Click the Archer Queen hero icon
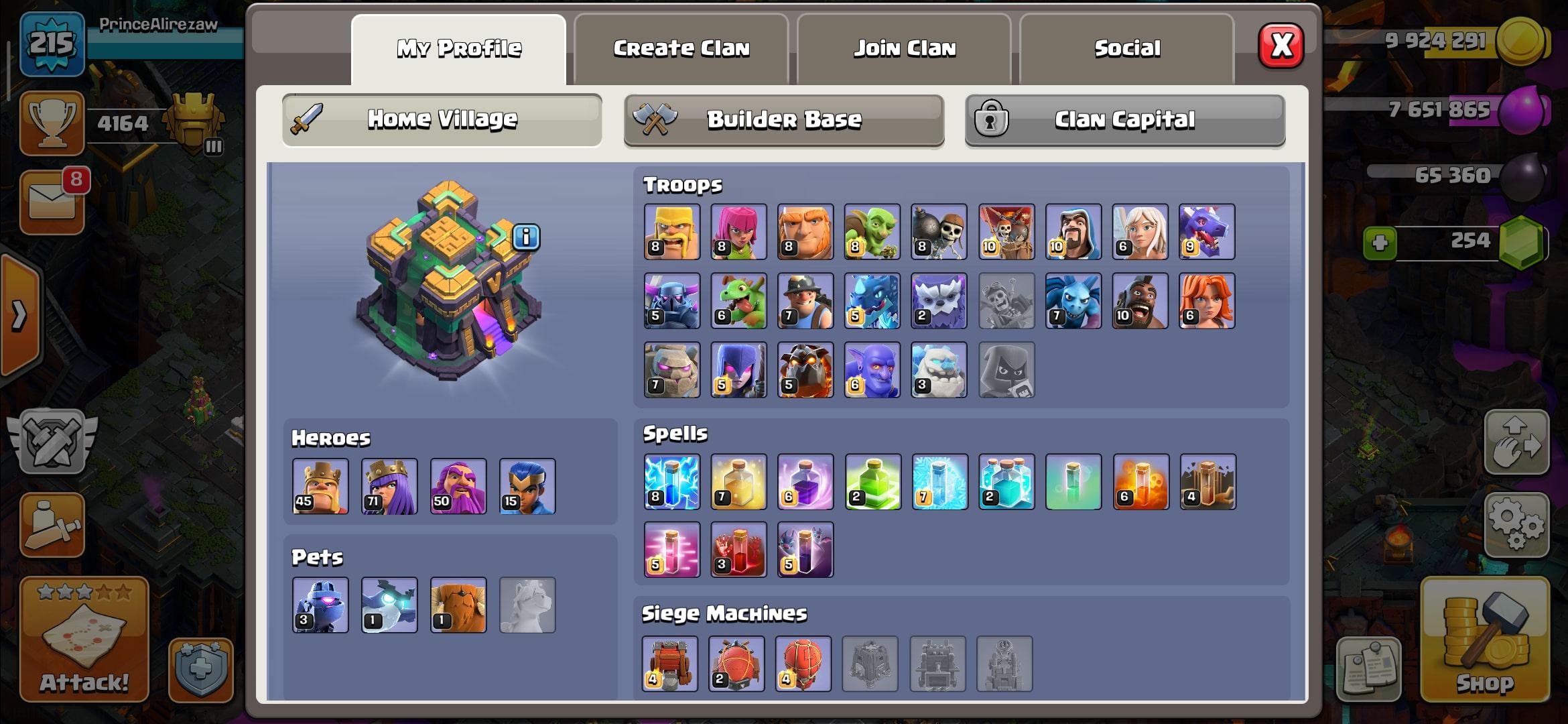This screenshot has height=724, width=1568. [x=389, y=486]
